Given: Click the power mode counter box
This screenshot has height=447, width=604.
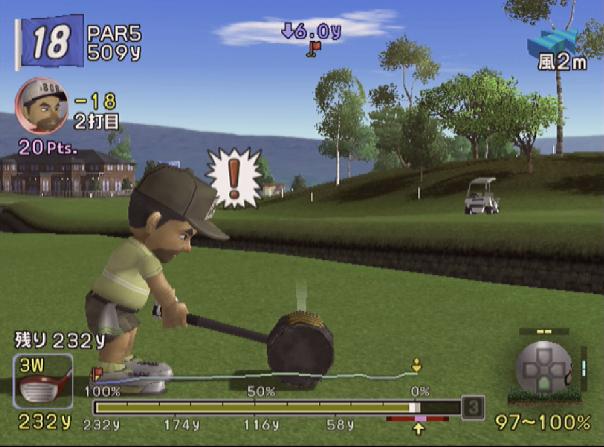Looking at the screenshot, I should click(x=473, y=407).
